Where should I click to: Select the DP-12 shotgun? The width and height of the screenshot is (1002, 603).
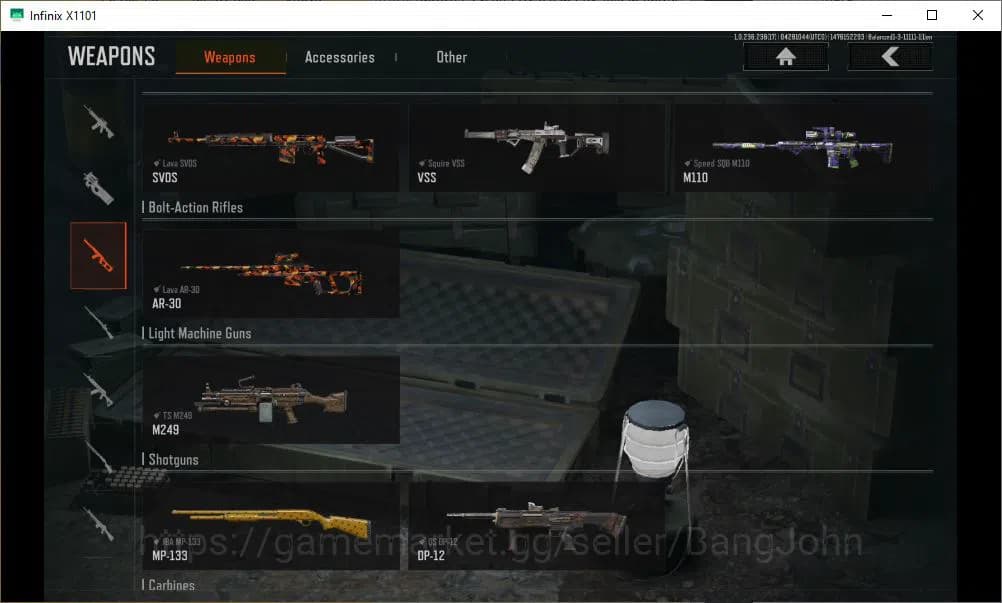coord(538,526)
